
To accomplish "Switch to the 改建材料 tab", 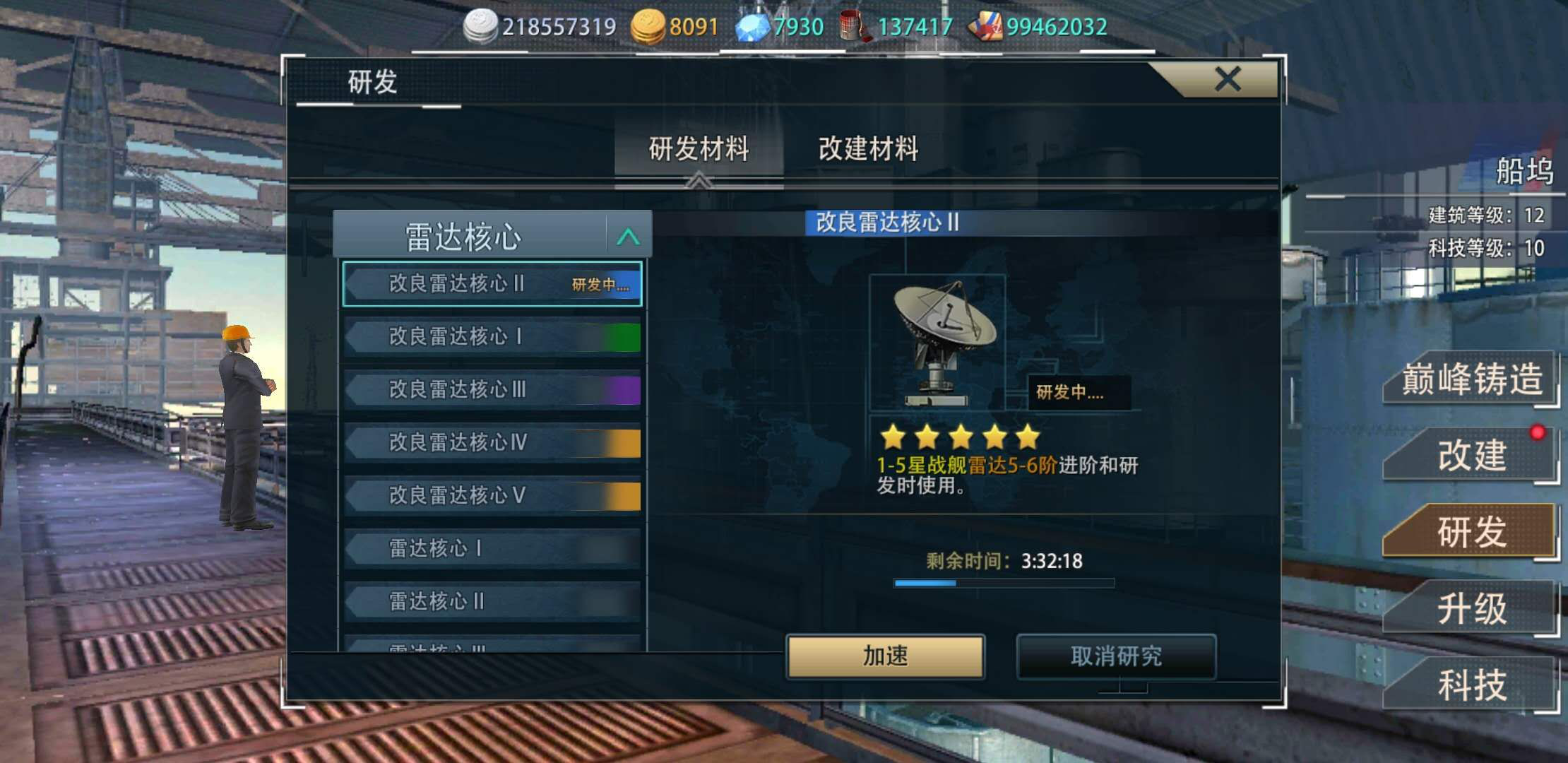I will pos(868,149).
